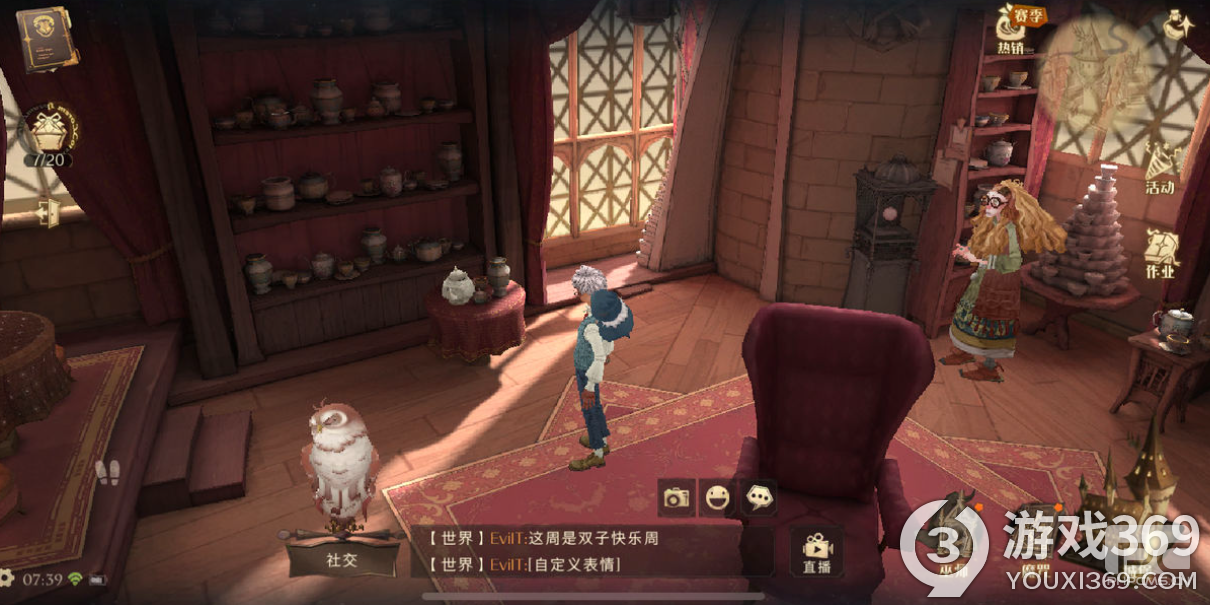Open the speech bubble chat button
This screenshot has width=1210, height=605.
[x=759, y=497]
